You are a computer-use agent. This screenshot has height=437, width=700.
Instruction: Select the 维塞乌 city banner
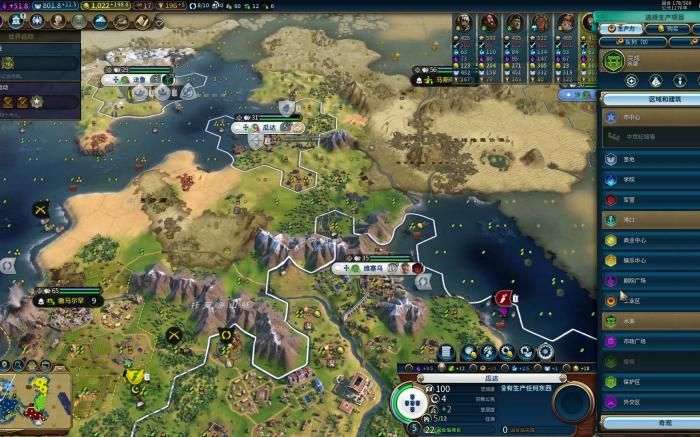coord(374,268)
